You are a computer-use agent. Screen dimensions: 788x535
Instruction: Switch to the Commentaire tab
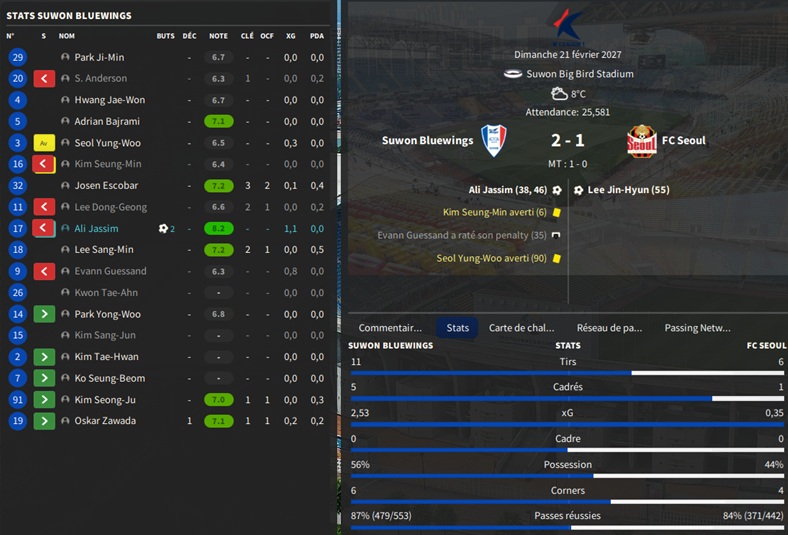coord(390,327)
